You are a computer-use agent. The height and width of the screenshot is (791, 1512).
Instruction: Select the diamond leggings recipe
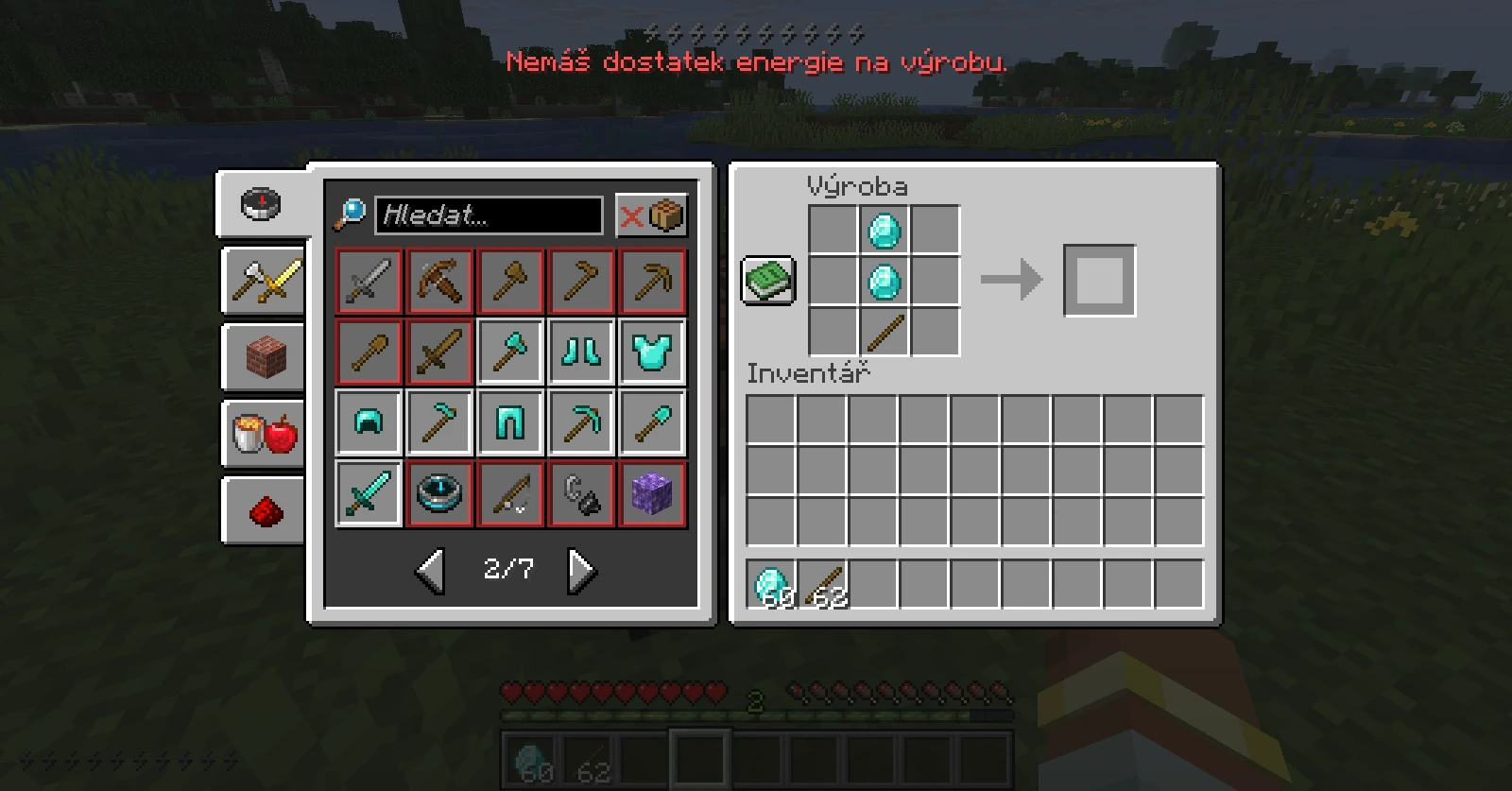510,421
